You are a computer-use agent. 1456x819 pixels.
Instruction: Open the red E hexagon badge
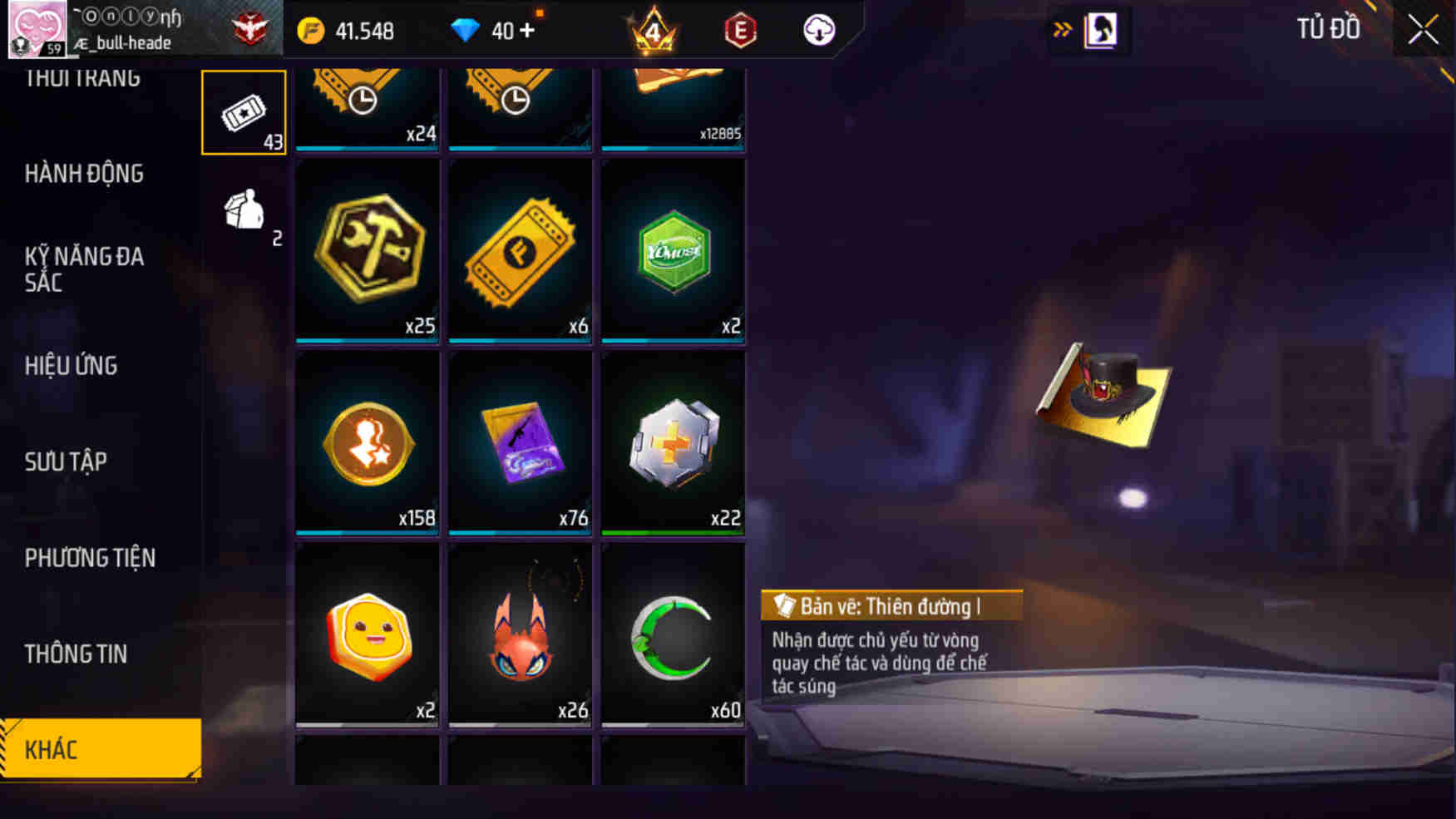[x=738, y=29]
